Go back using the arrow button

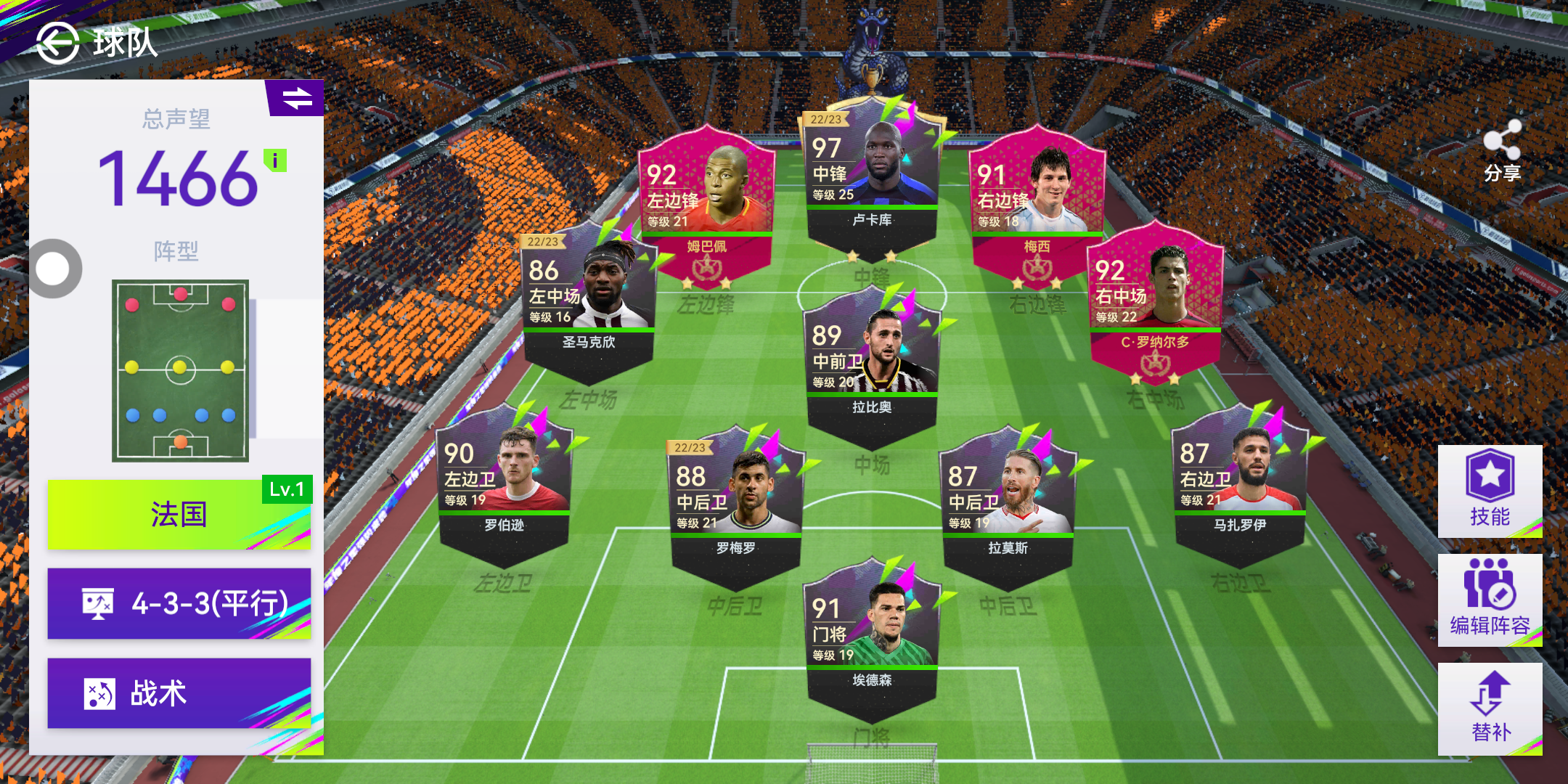click(x=57, y=43)
